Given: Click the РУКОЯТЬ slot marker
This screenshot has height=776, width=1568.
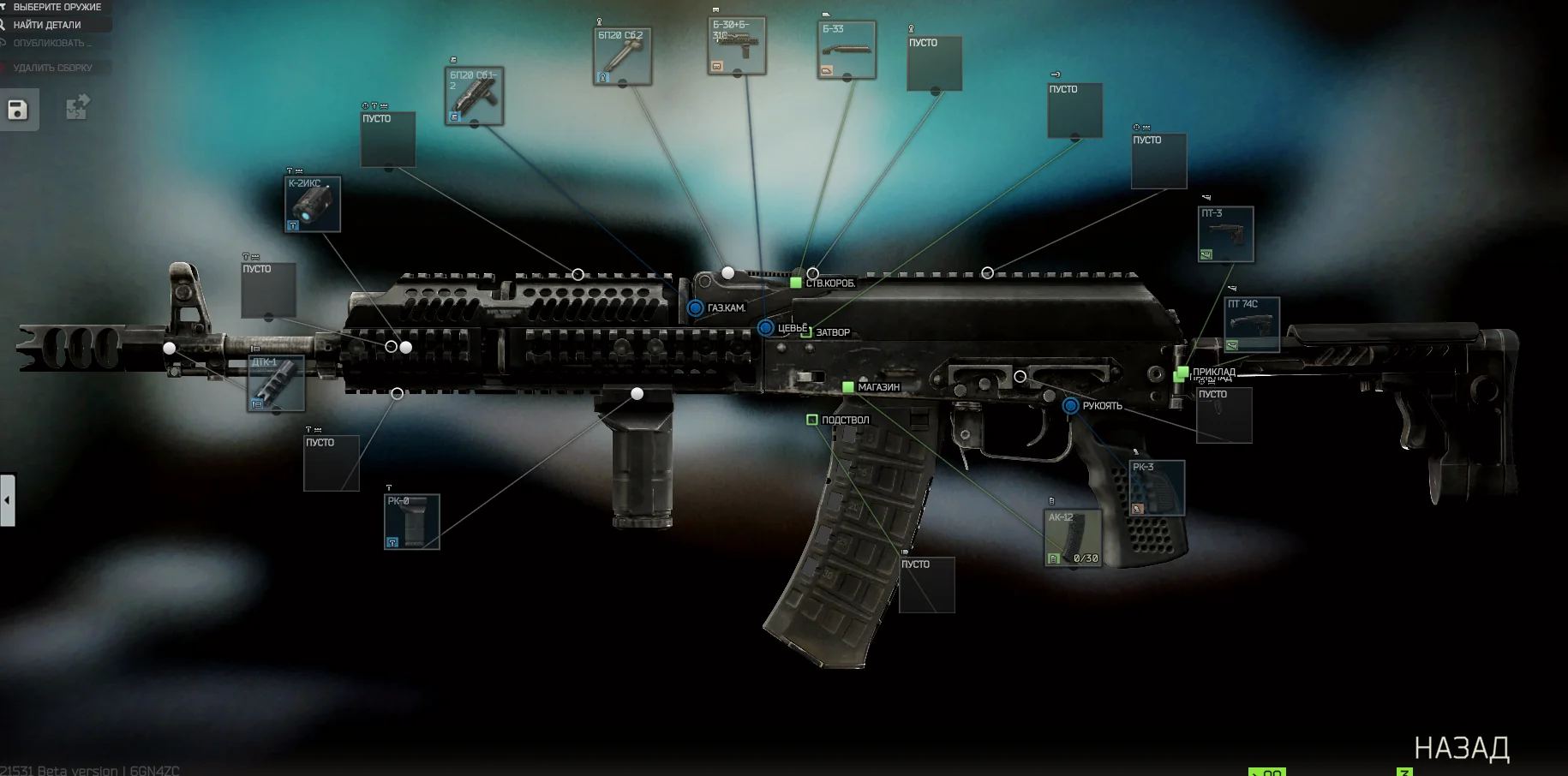Looking at the screenshot, I should click(x=1069, y=405).
